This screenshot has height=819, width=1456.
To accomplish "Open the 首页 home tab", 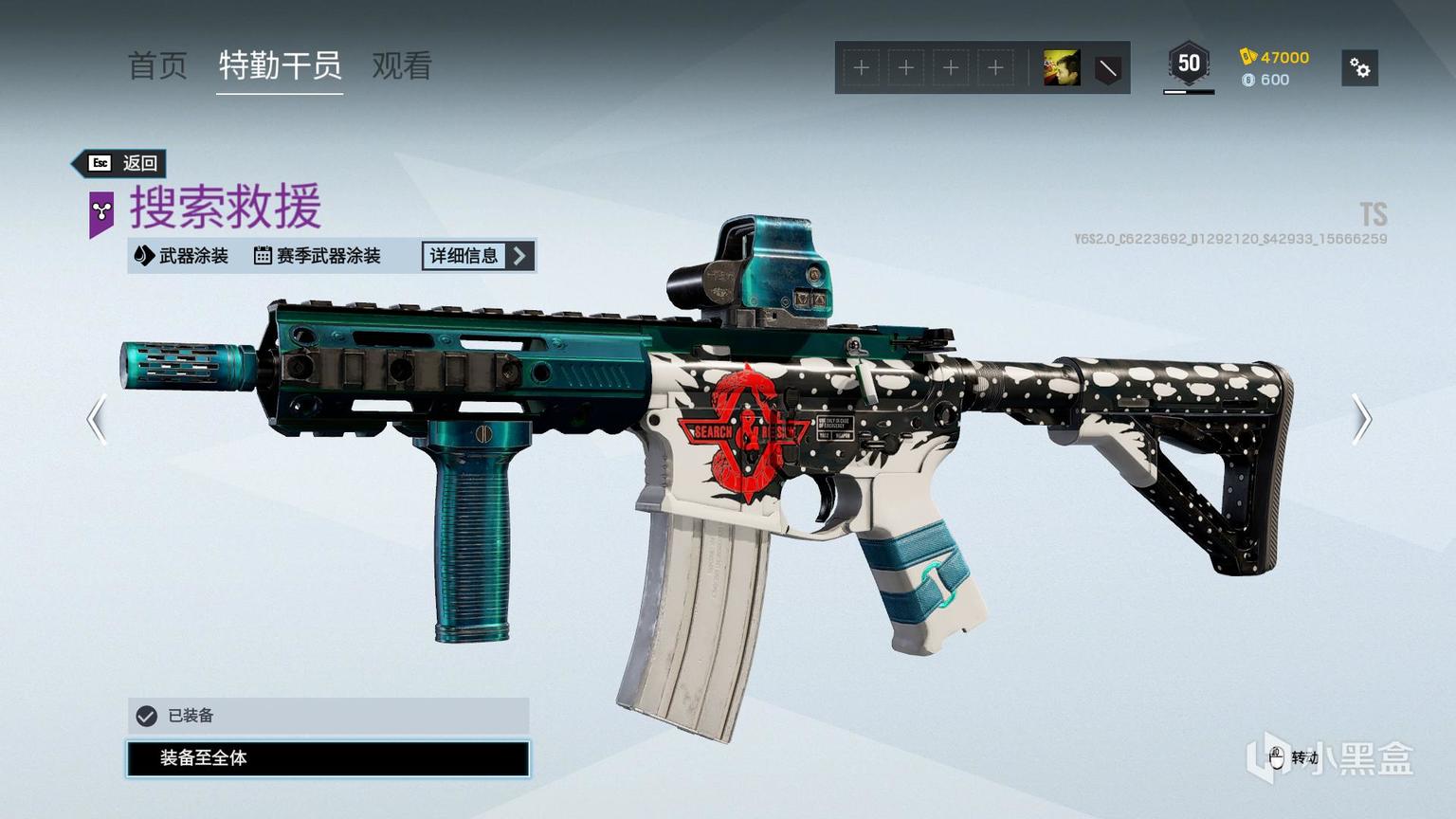I will pyautogui.click(x=157, y=65).
